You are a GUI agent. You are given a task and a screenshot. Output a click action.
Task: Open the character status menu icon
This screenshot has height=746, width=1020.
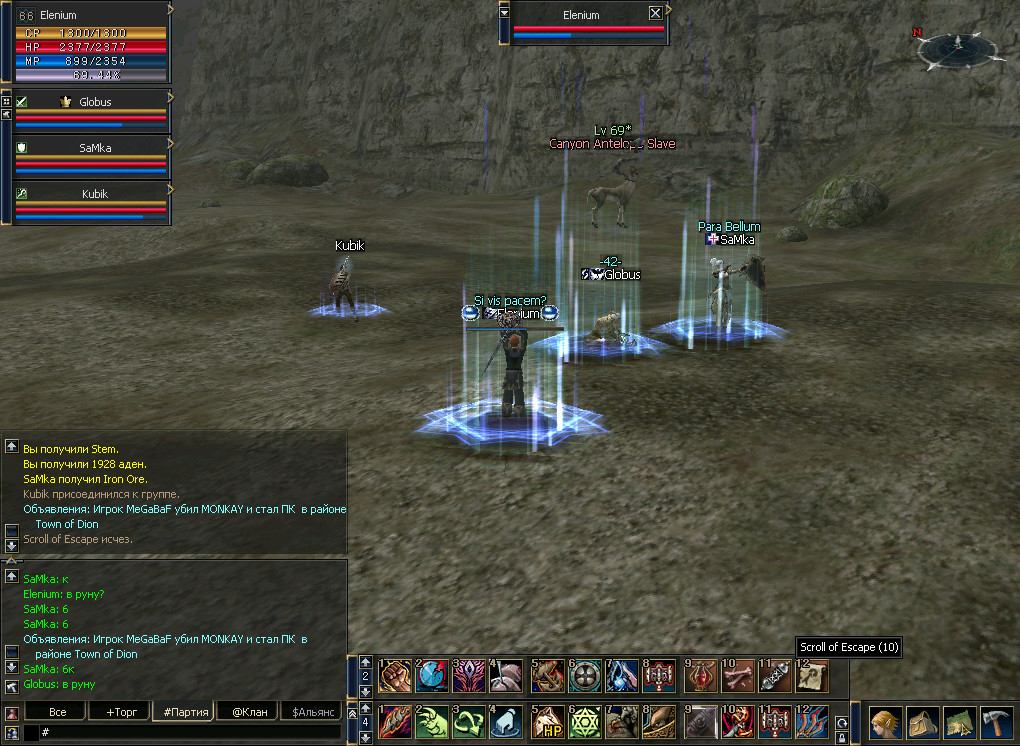(x=886, y=723)
